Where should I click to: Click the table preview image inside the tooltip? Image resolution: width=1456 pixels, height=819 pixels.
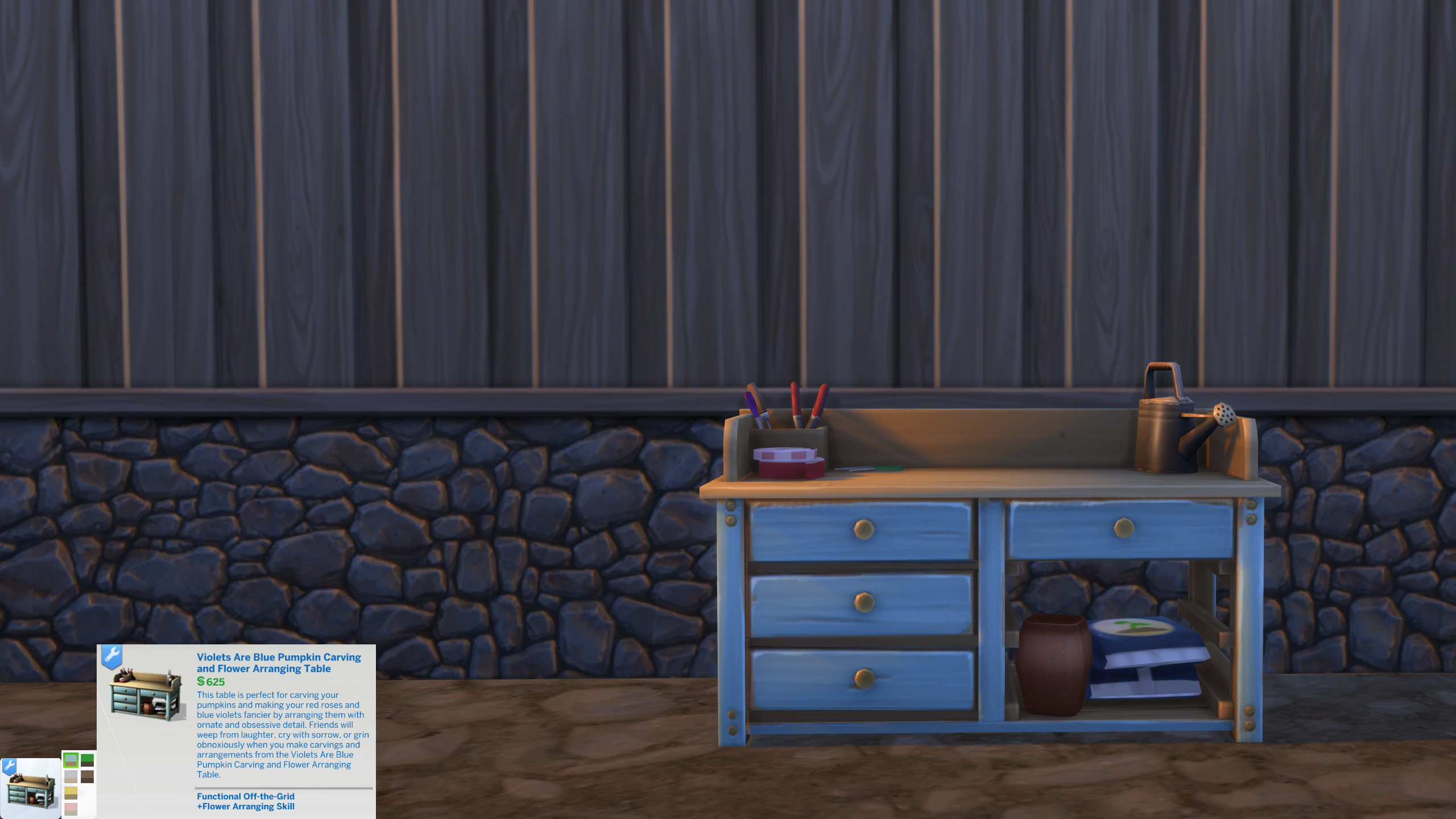(x=143, y=697)
